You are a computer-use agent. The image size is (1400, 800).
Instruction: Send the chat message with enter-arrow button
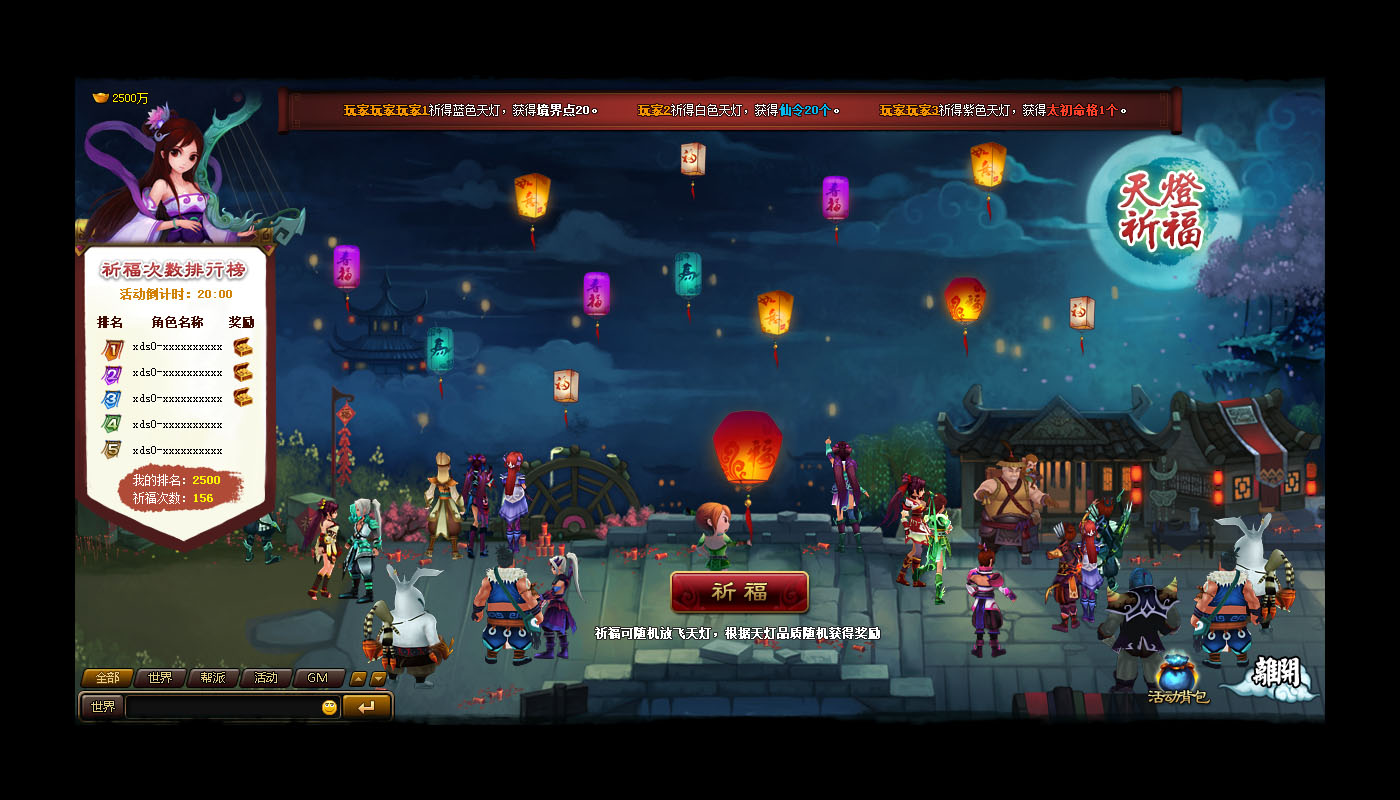coord(366,707)
